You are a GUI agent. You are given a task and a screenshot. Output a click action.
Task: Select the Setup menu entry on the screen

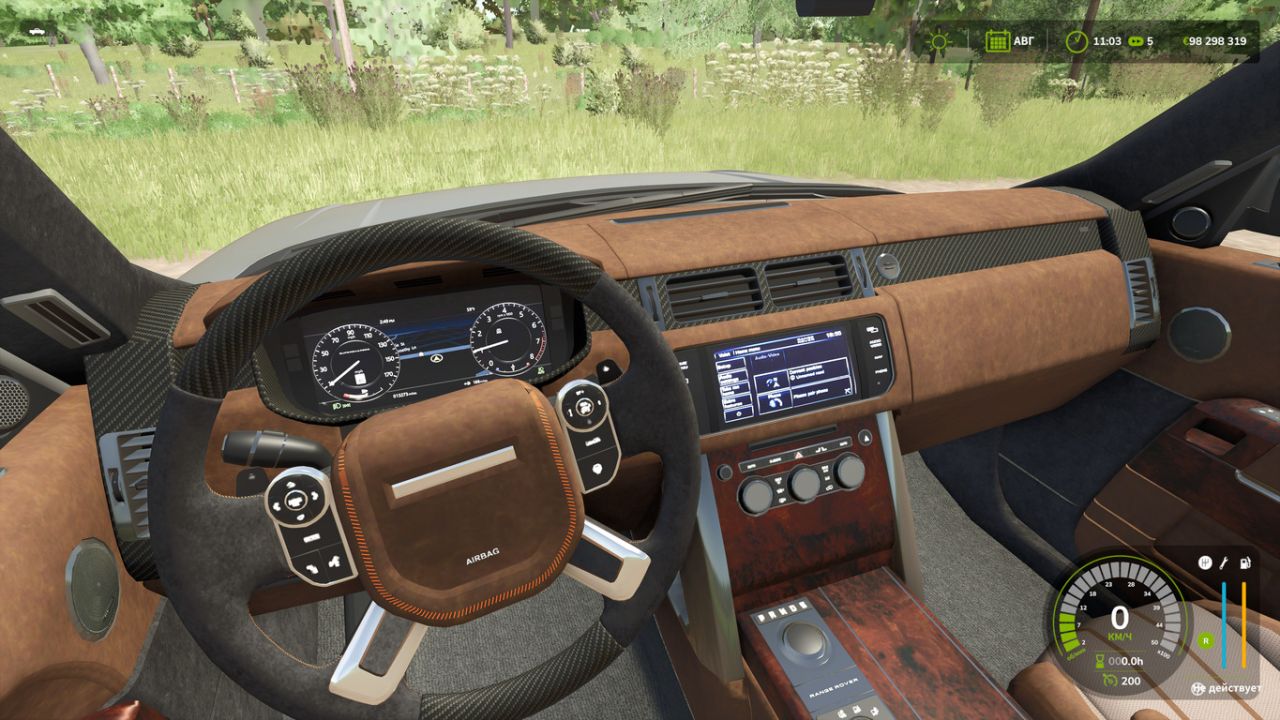click(x=723, y=365)
